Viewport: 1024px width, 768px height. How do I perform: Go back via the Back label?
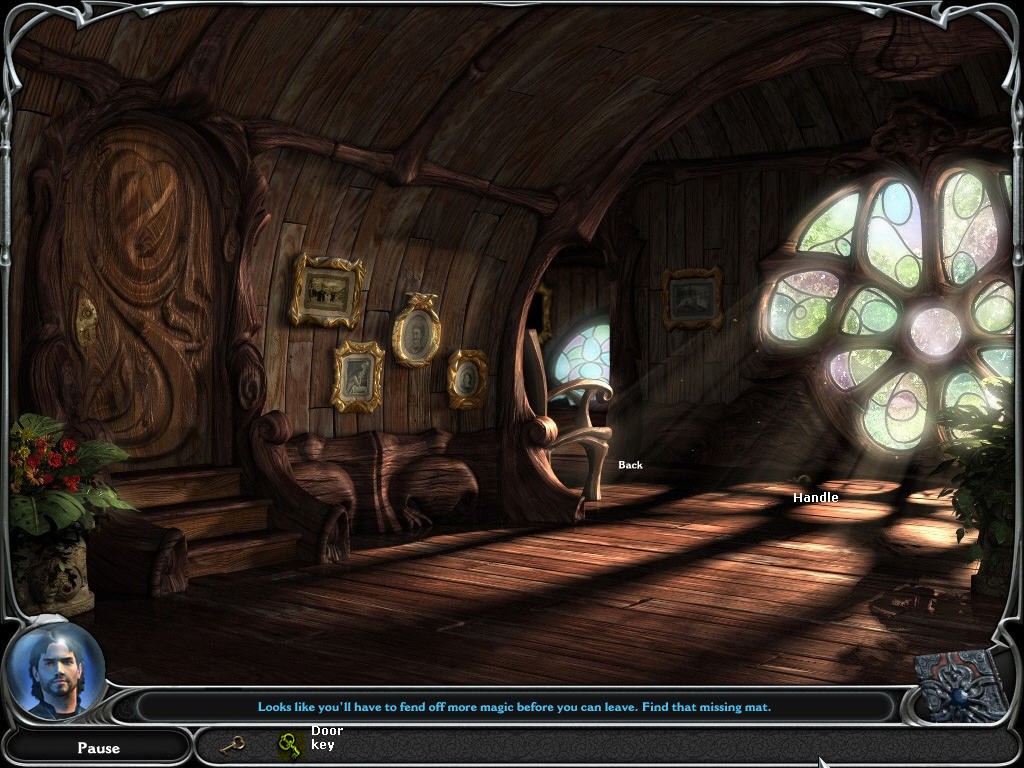[630, 465]
